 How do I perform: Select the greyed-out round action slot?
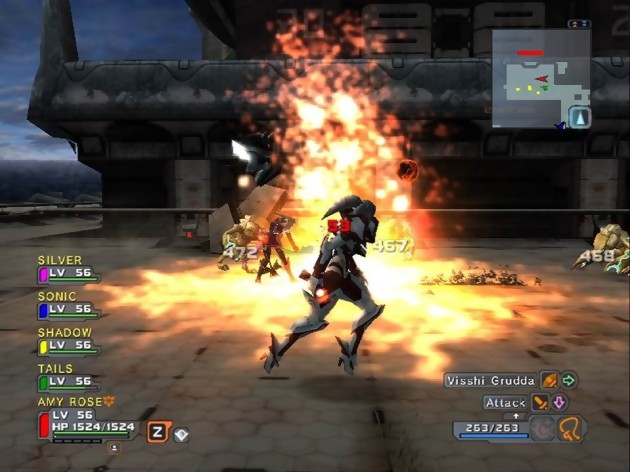click(x=542, y=429)
